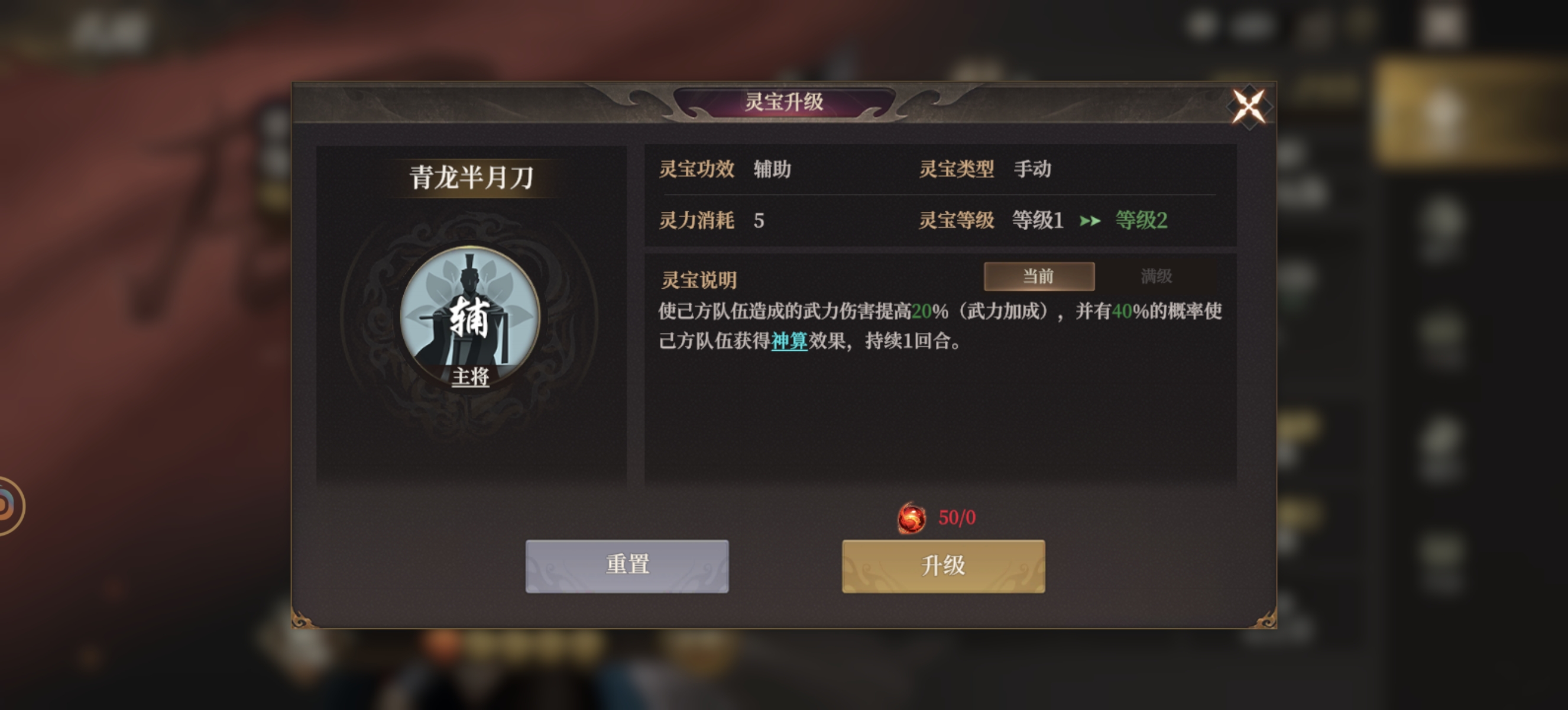Click the green double-arrow level progression icon
1568x710 pixels.
click(1091, 222)
